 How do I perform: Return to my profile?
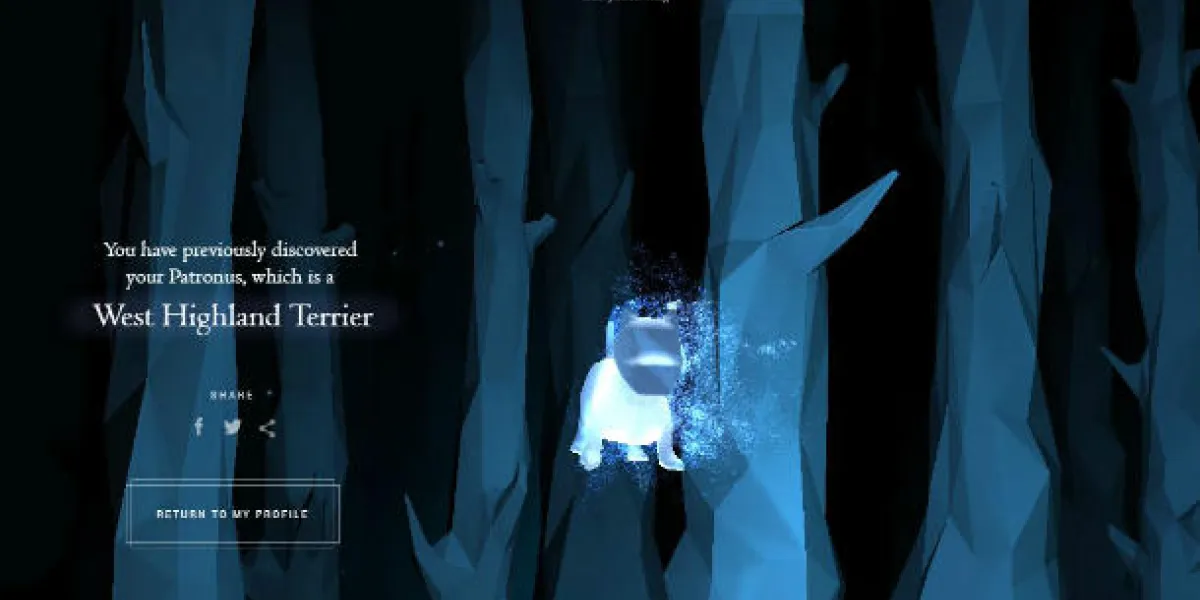232,514
